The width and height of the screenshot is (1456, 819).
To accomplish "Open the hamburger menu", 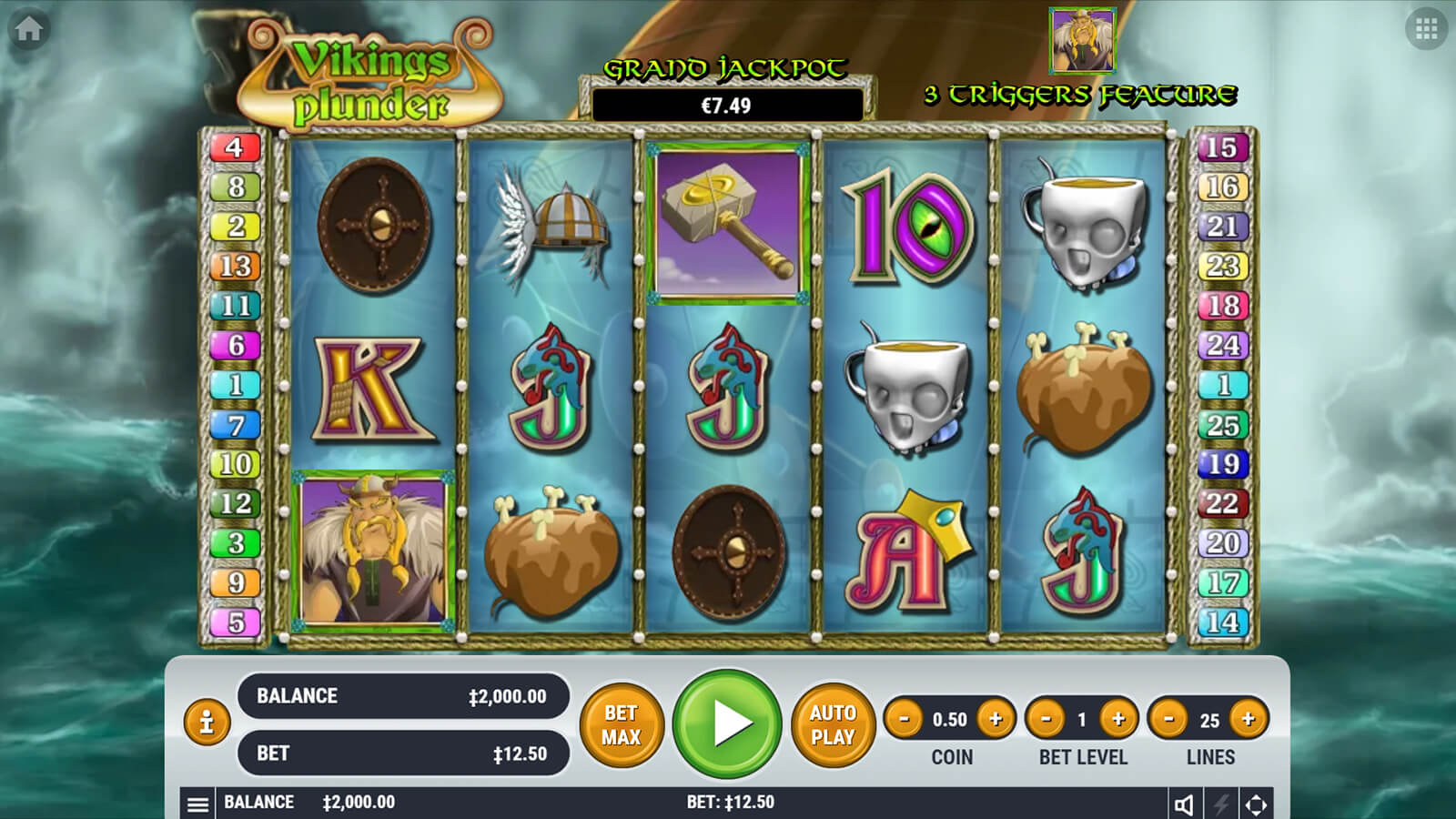I will [197, 804].
